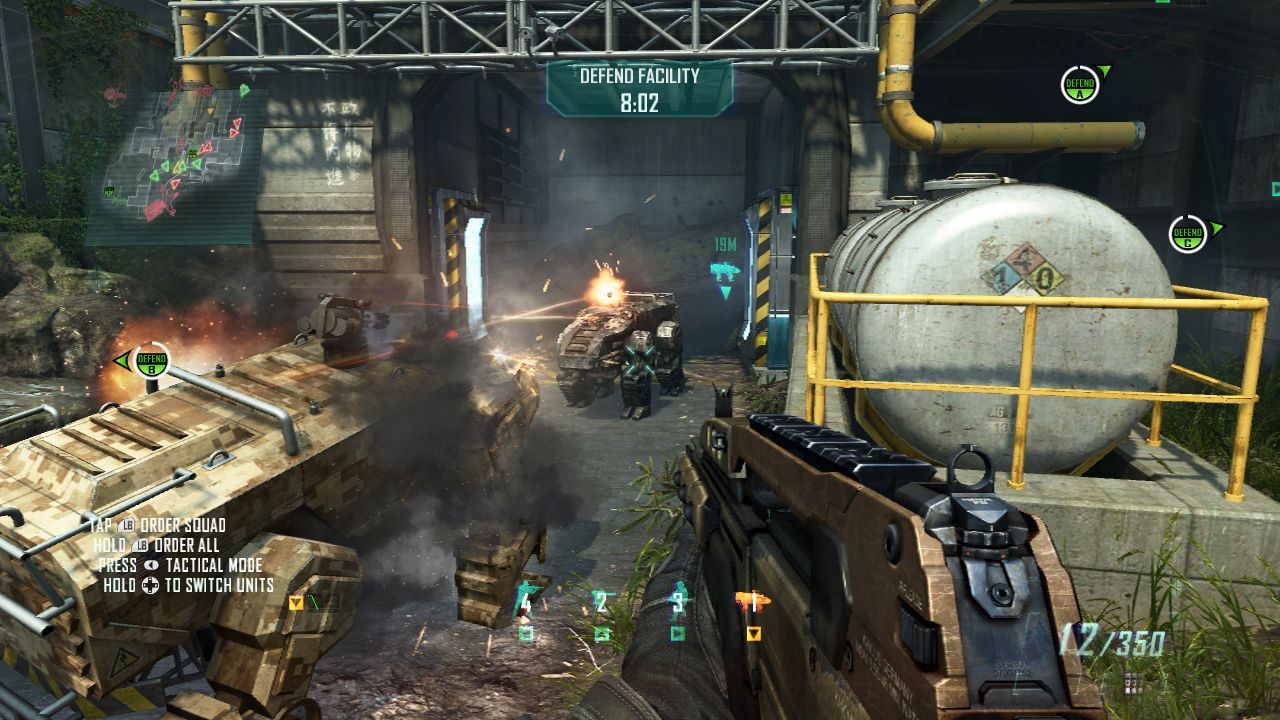Viewport: 1280px width, 720px height.
Task: Select the Defend C objective marker
Action: 1189,234
